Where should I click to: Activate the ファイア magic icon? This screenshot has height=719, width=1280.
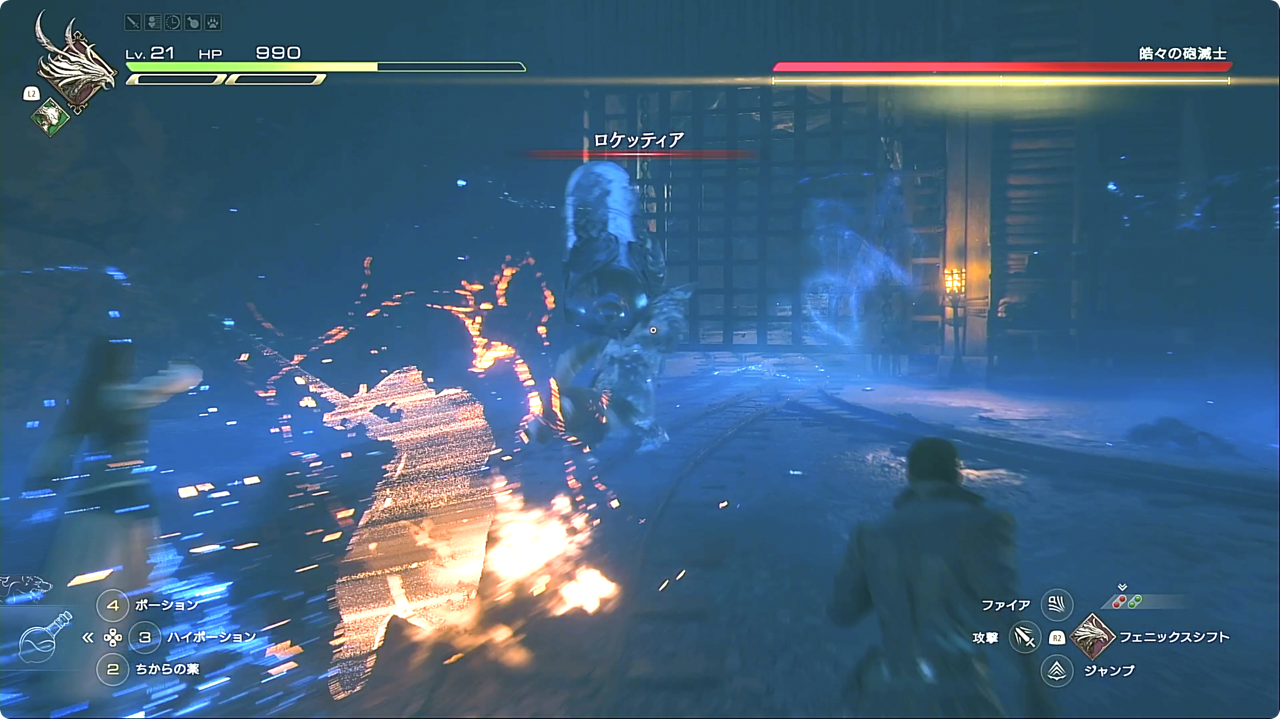[1057, 605]
